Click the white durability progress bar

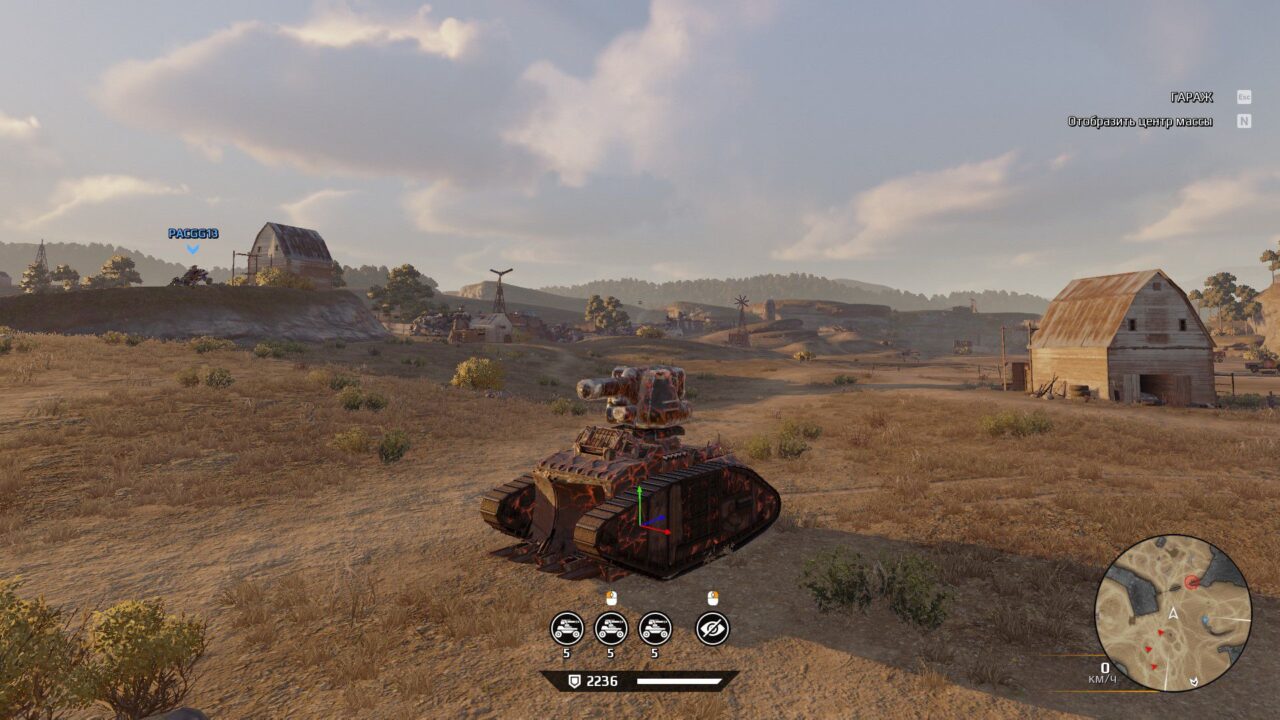pyautogui.click(x=679, y=680)
